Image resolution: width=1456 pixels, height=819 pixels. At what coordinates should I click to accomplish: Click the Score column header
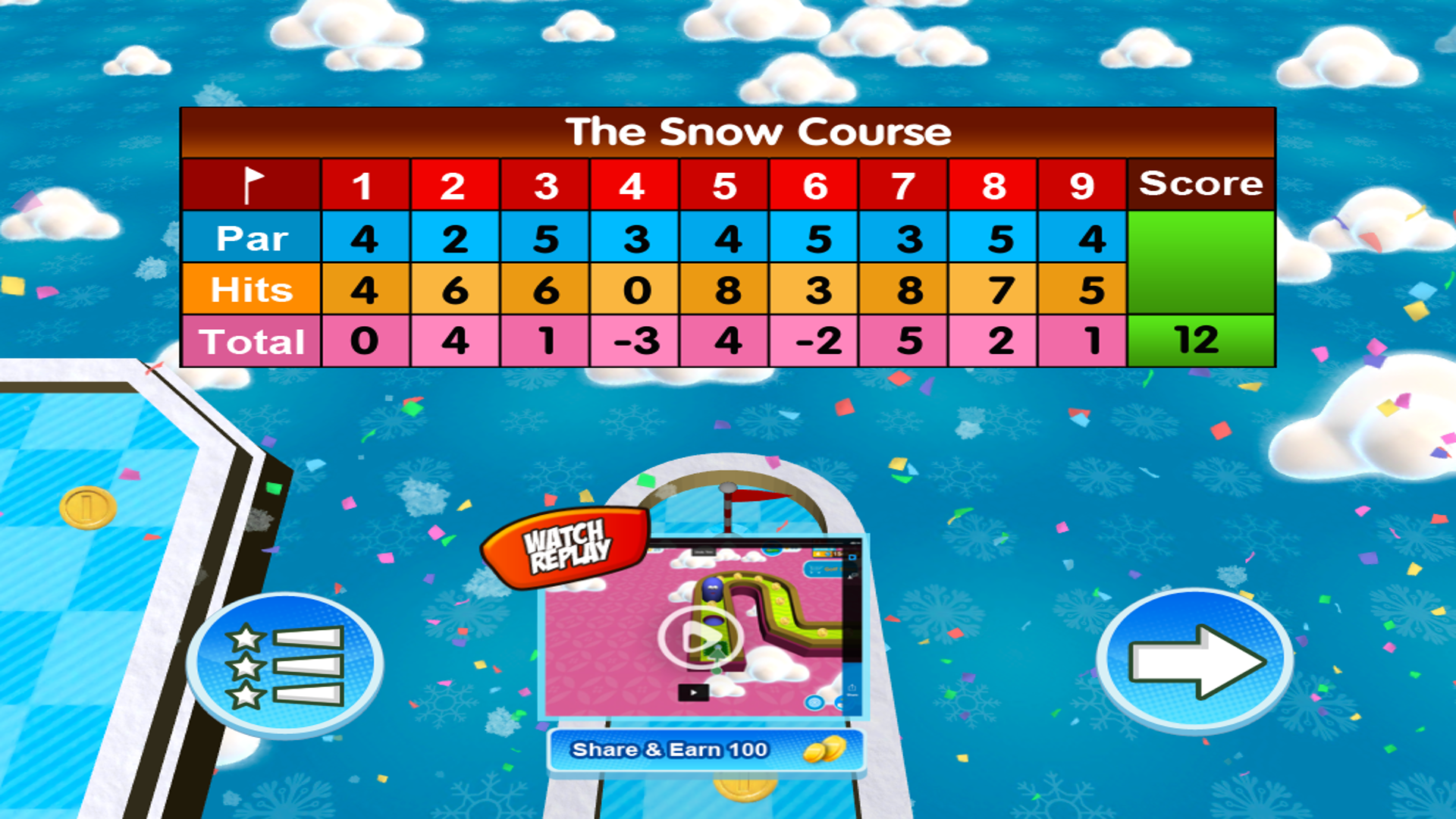coord(1200,184)
